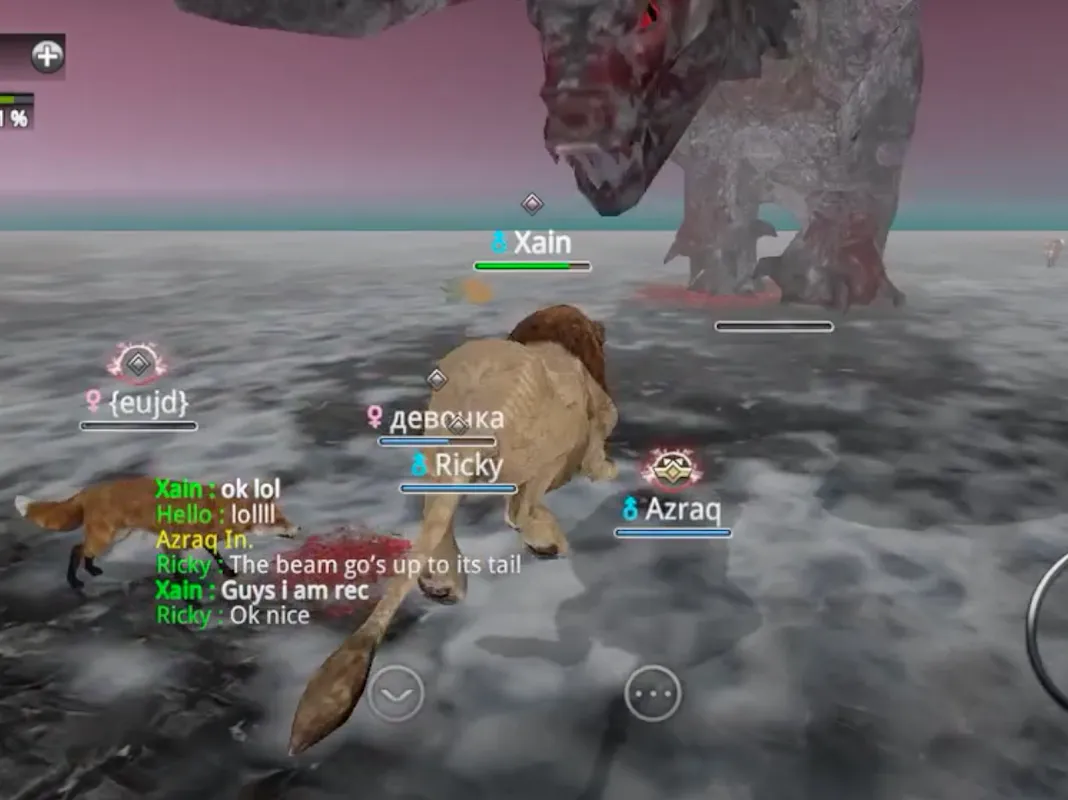Collapse chat with the down-arrow circle button
This screenshot has height=800, width=1068.
(395, 693)
